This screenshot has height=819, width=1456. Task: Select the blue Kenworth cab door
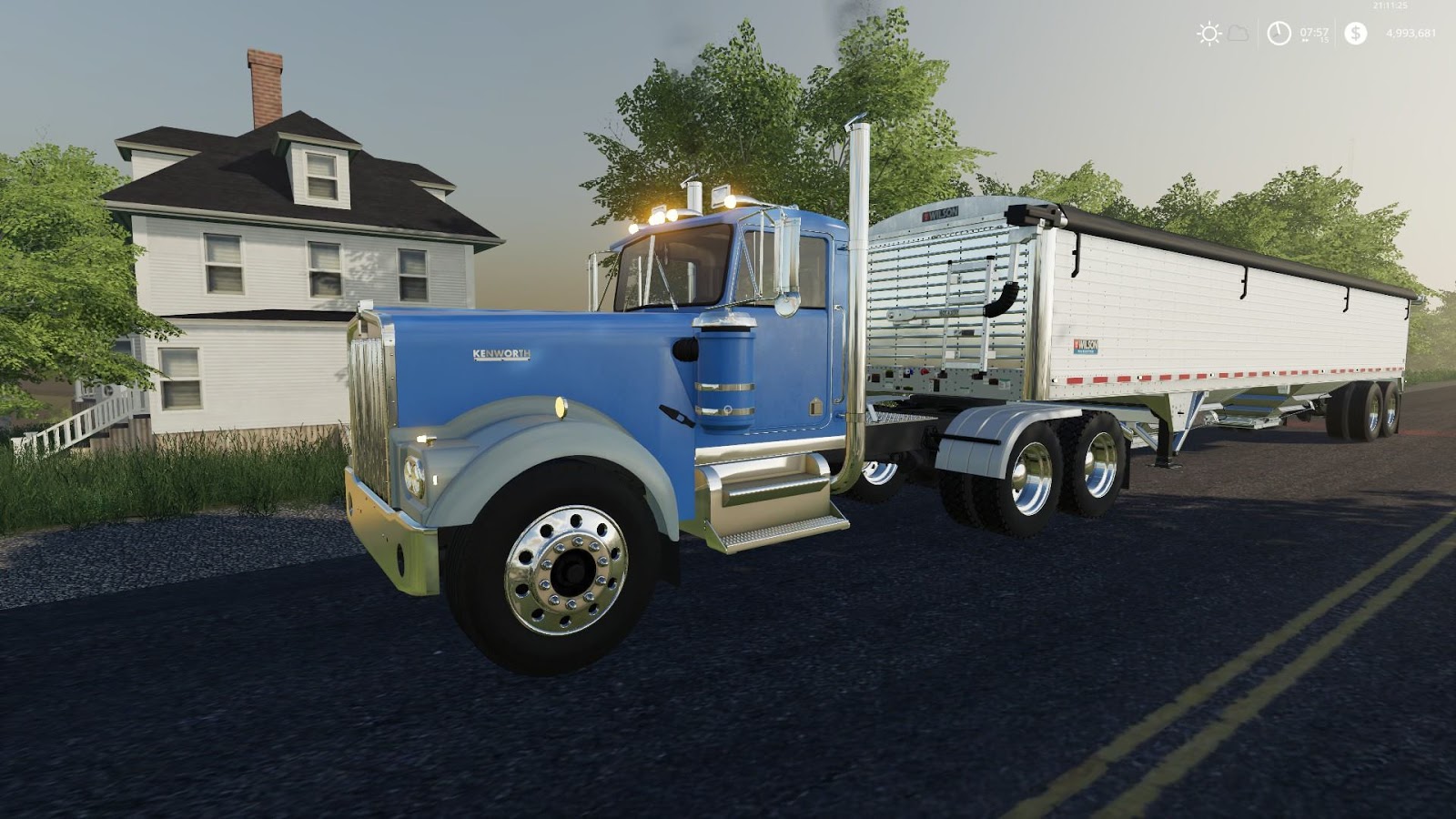coord(792,355)
